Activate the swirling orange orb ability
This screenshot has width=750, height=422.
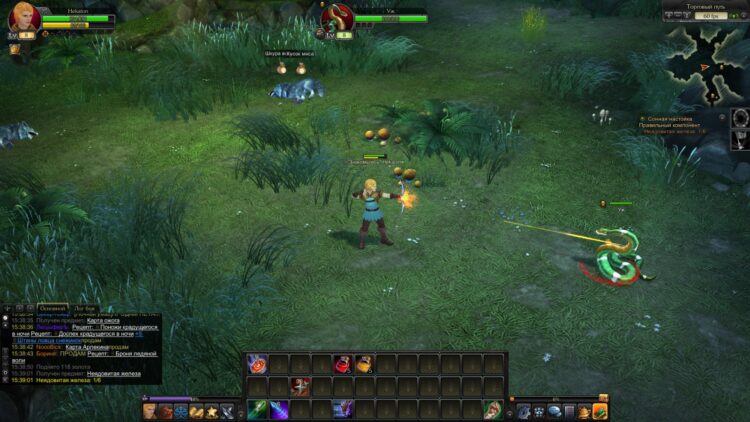coord(257,364)
